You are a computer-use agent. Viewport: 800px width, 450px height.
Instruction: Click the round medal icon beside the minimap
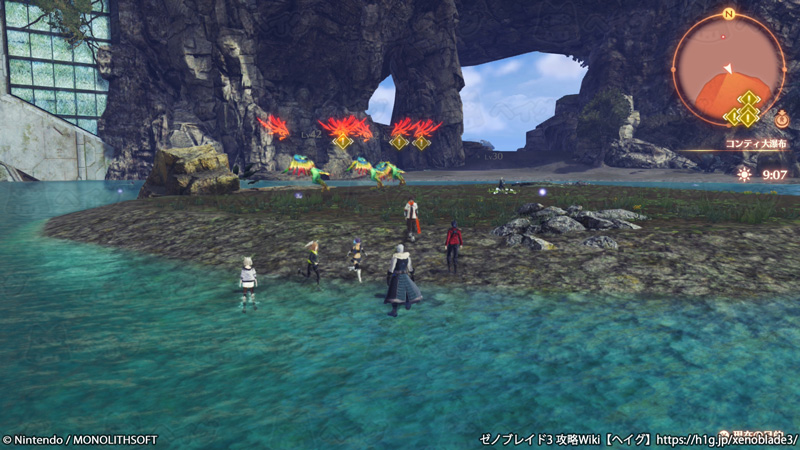[x=781, y=121]
